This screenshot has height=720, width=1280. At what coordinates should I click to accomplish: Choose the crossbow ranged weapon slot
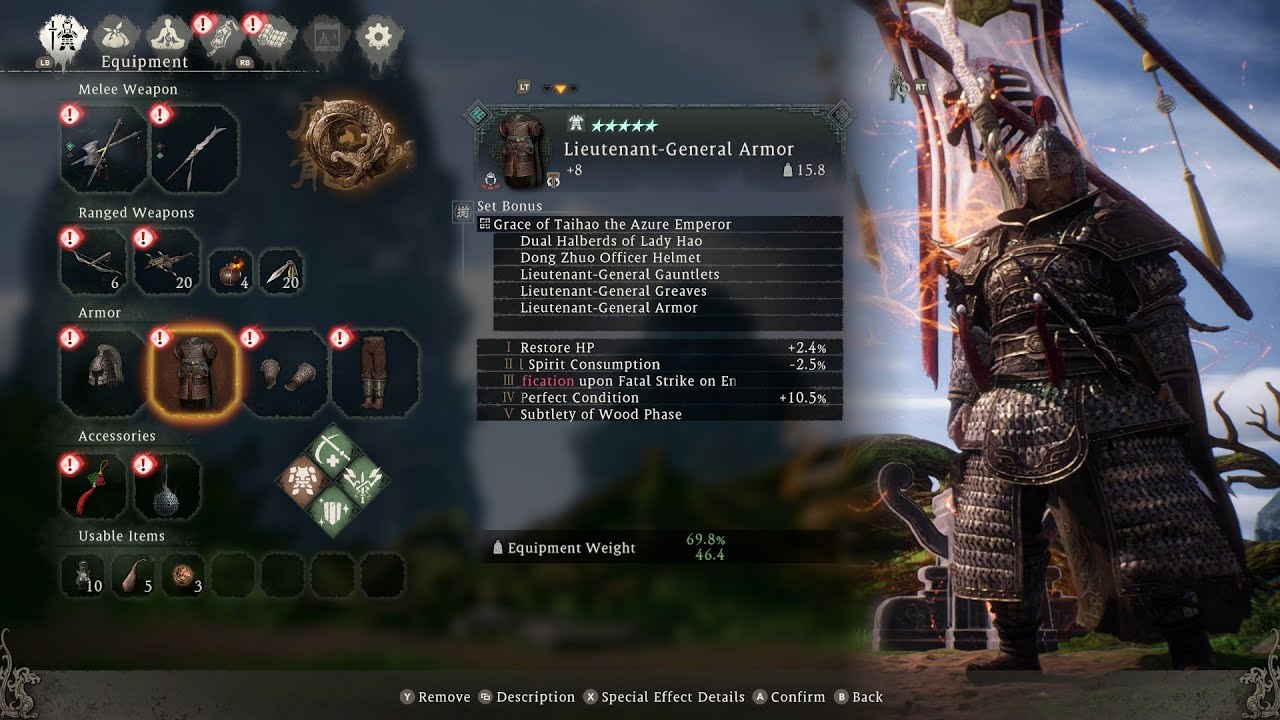(166, 262)
